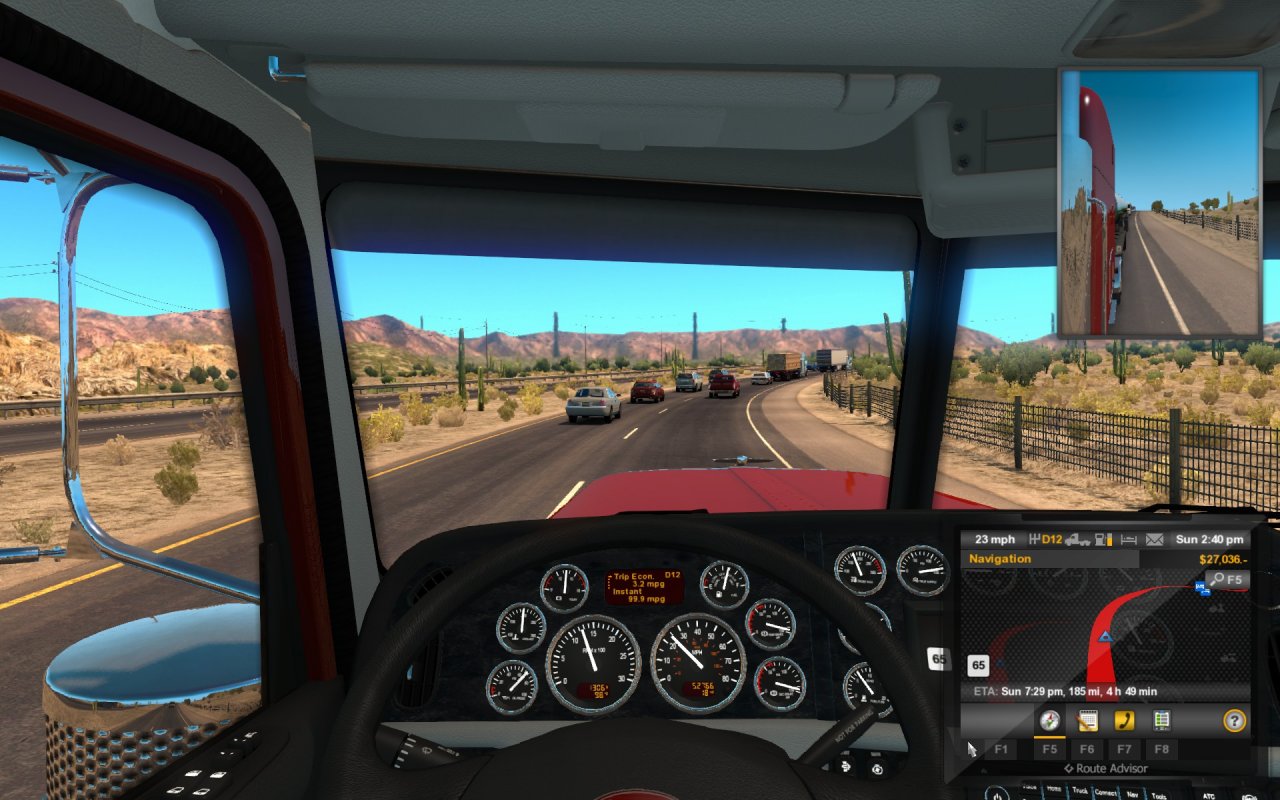Click the bed rest indicator icon
This screenshot has height=800, width=1280.
[1130, 540]
